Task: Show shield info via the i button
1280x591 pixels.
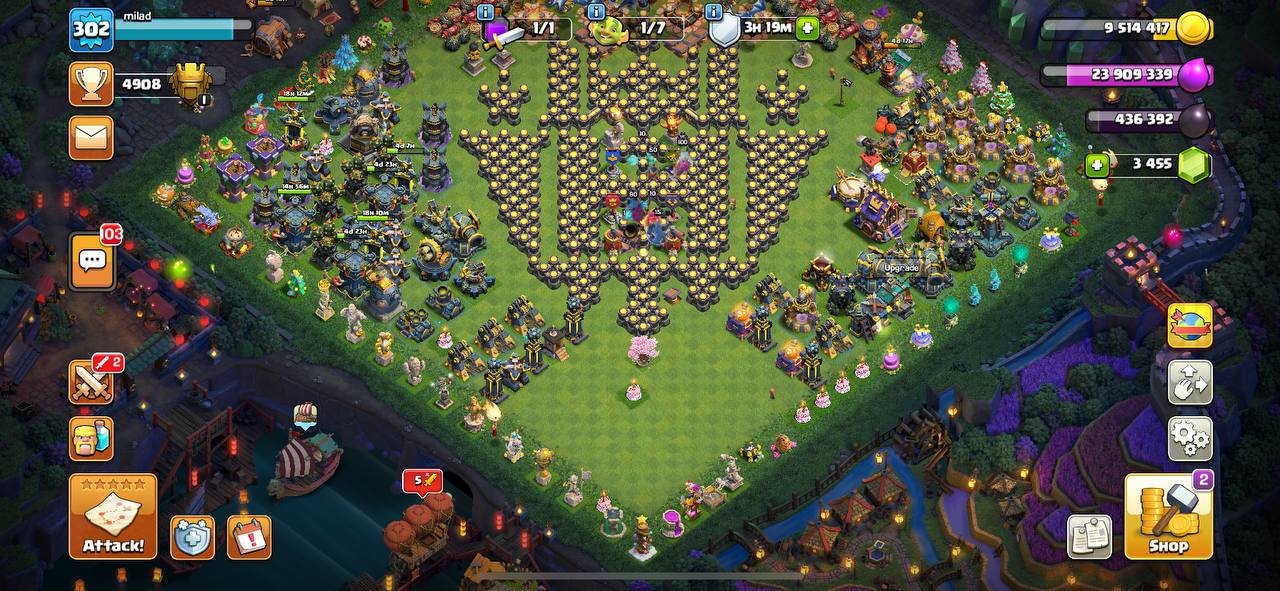Action: [713, 12]
